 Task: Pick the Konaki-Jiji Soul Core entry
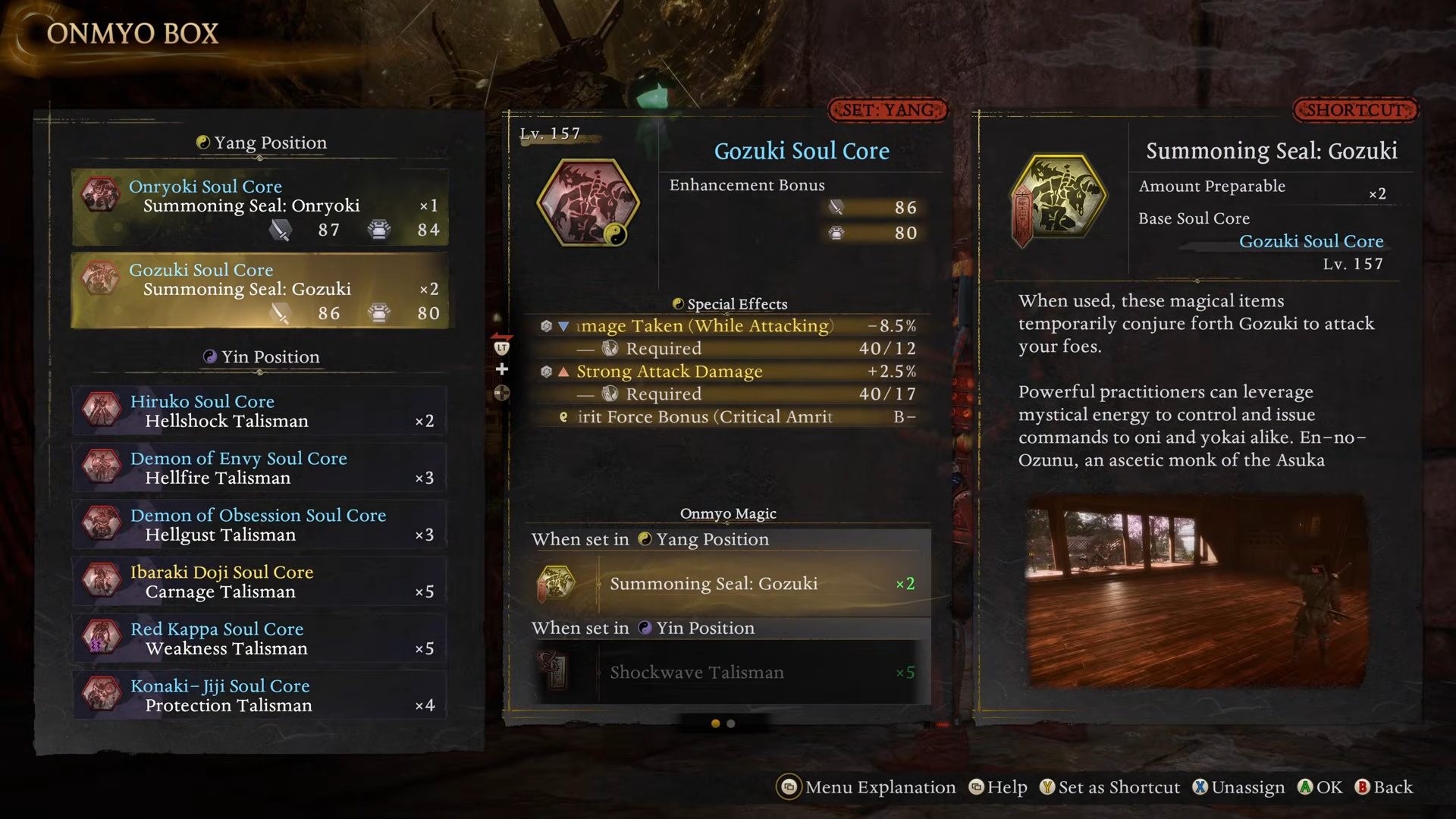click(x=259, y=695)
